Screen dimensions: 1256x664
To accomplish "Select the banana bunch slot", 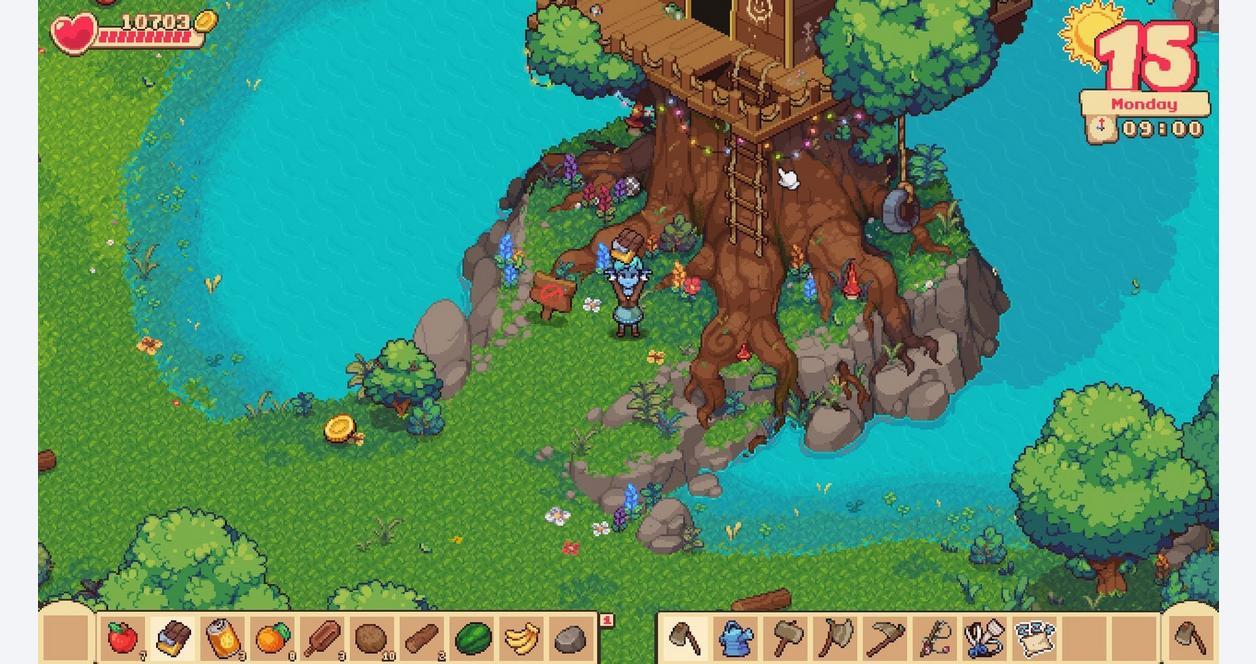I will [521, 638].
